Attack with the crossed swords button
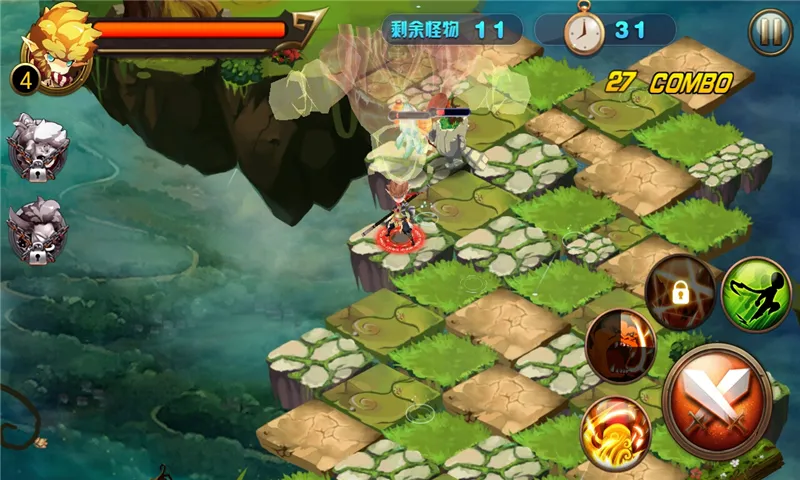 717,401
